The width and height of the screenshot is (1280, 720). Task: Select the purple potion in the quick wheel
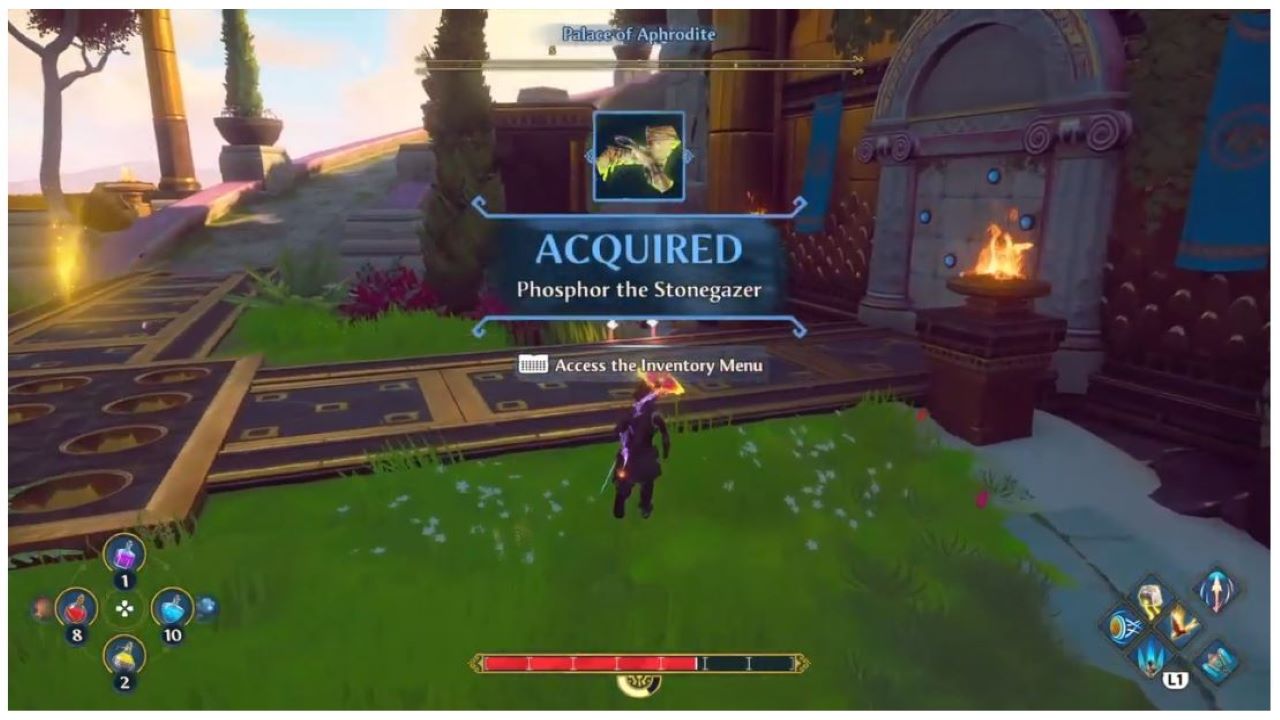coord(124,555)
